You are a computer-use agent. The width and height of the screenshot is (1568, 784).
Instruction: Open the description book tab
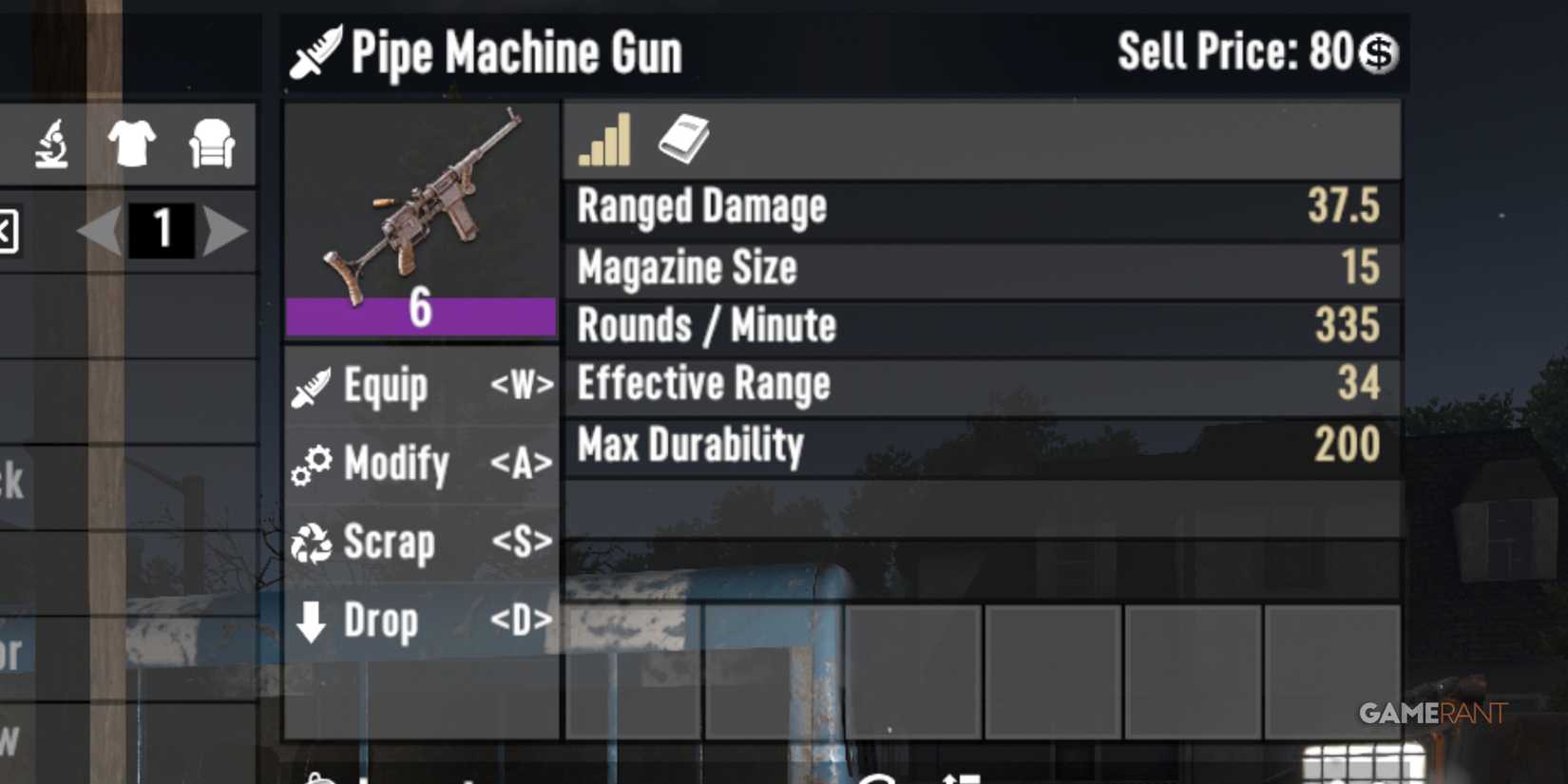tap(684, 136)
